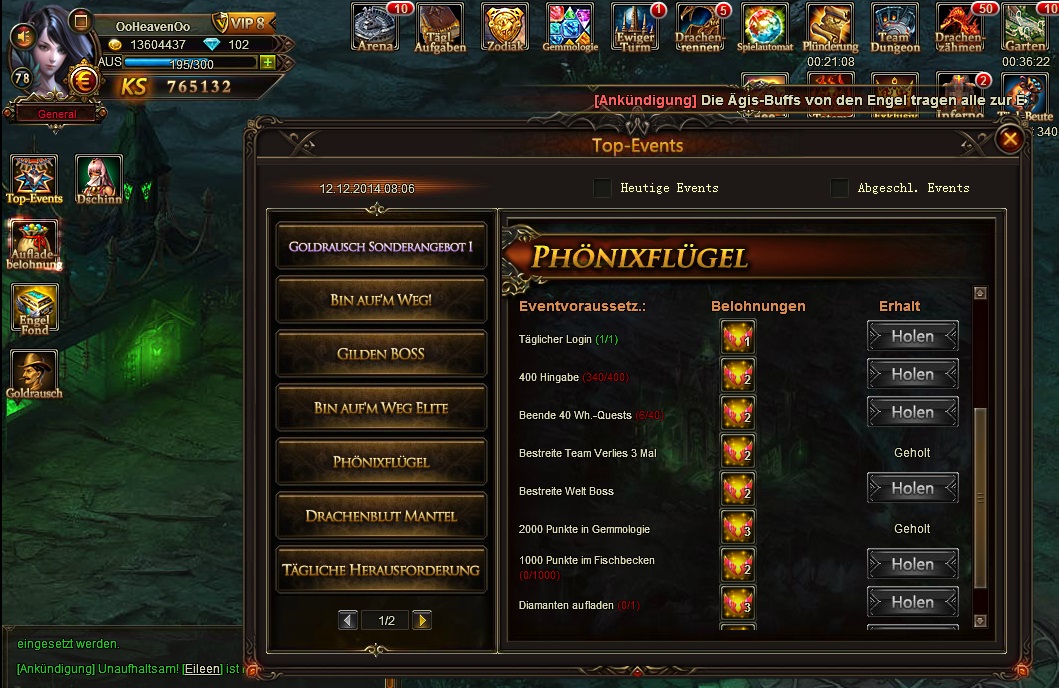Open the Engel Fond icon

pyautogui.click(x=35, y=310)
